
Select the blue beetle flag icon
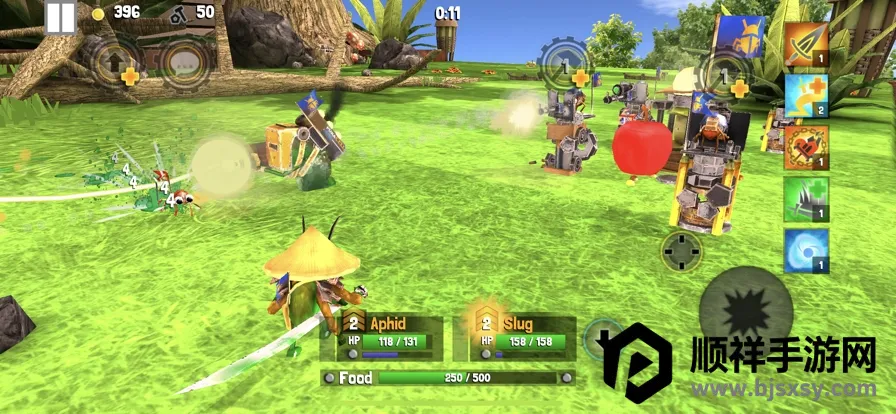click(741, 35)
